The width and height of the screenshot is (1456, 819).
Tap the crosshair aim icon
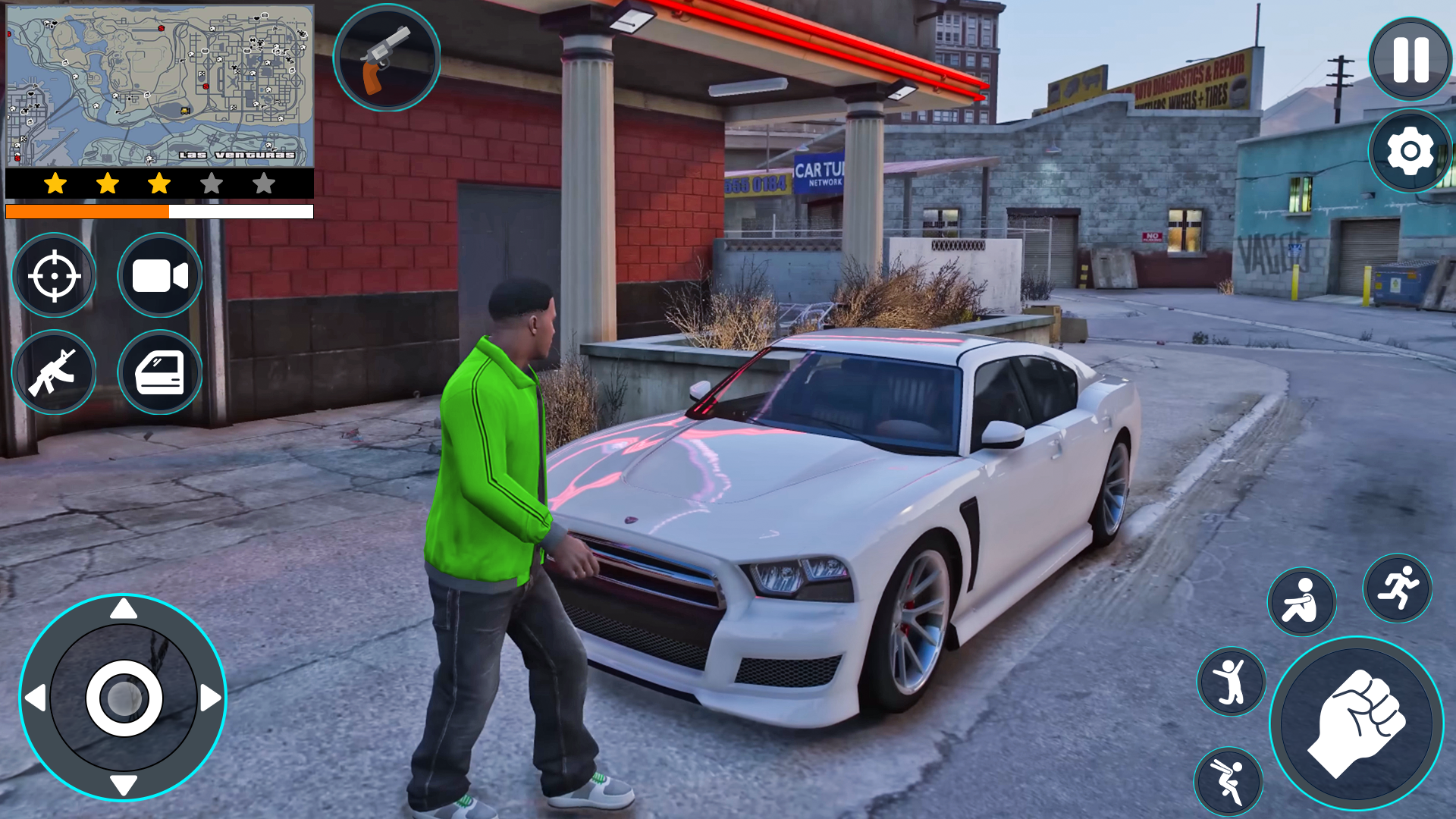[54, 276]
